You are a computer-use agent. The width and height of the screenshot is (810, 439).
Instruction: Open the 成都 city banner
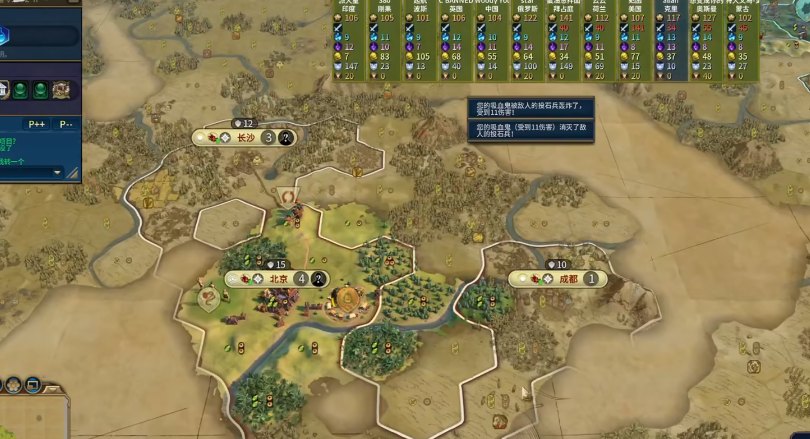[x=567, y=279]
